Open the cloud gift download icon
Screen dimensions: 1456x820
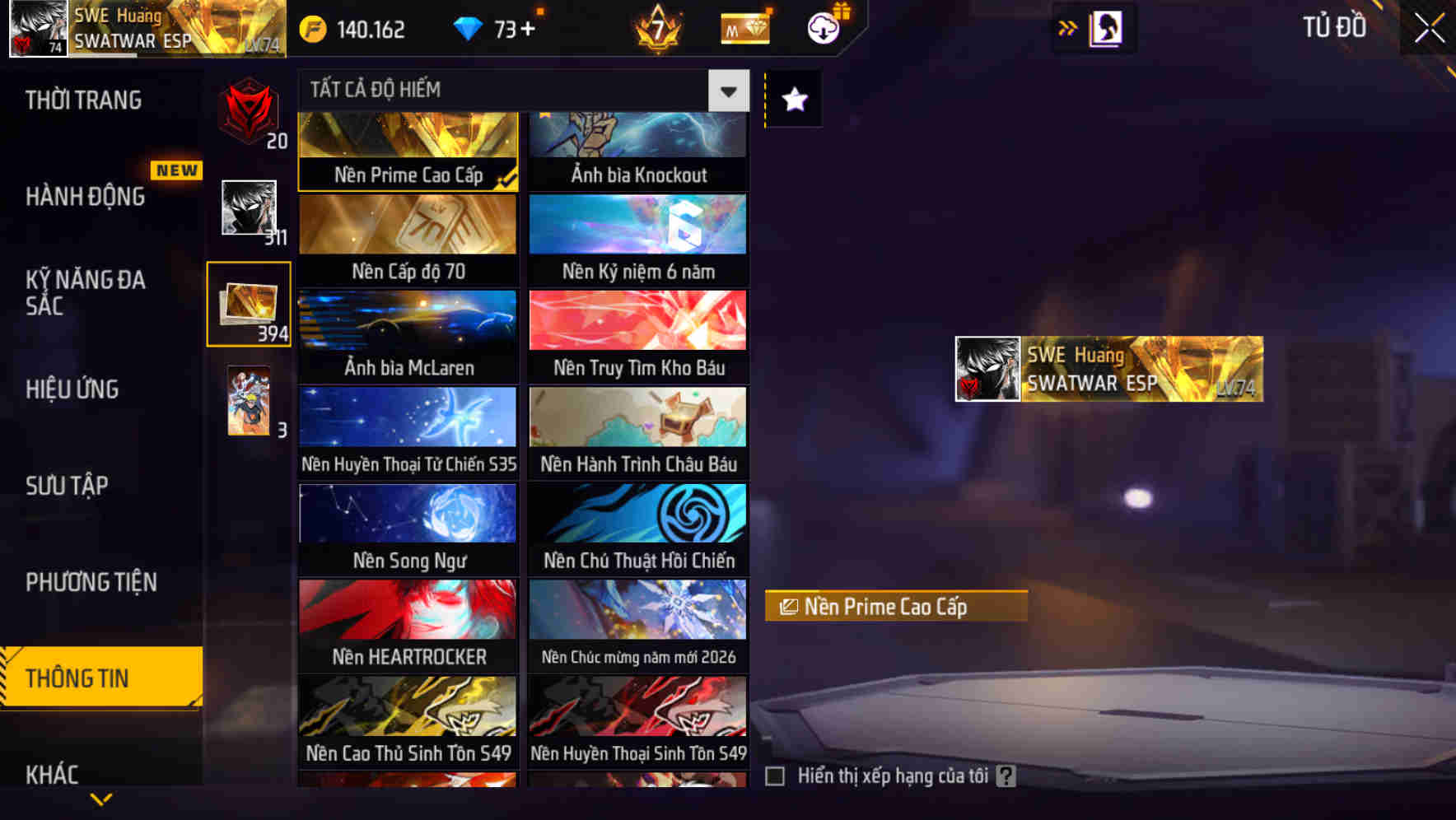point(823,28)
